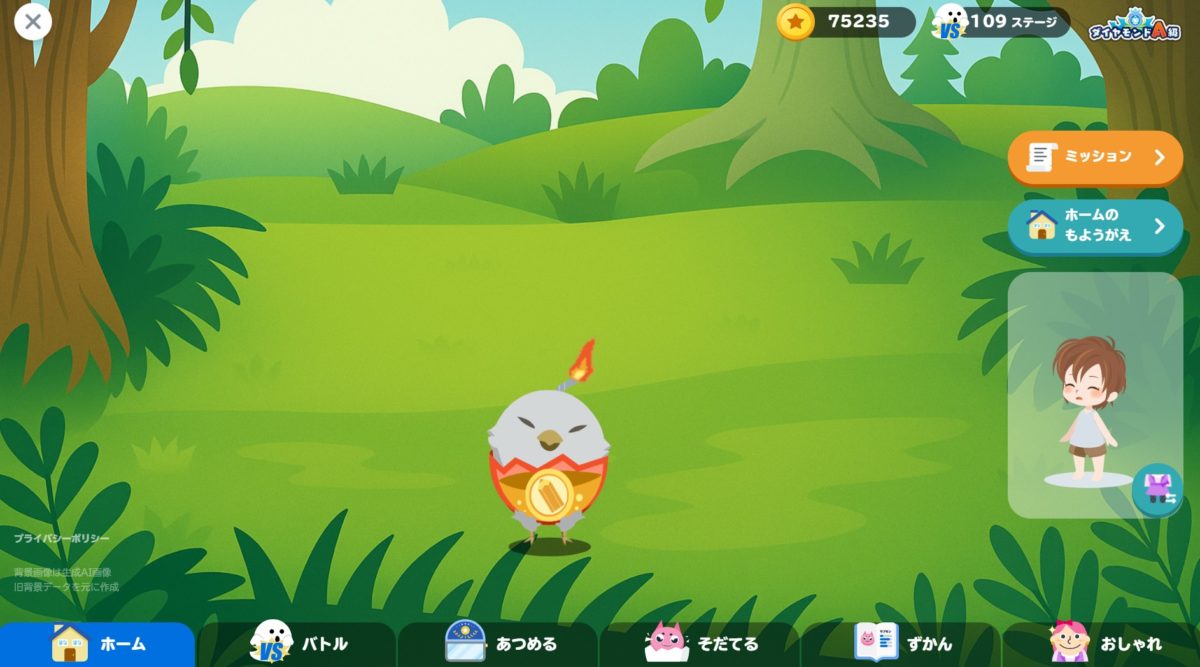Screen dimensions: 1200x667
Task: Open ホームのもようがえ home redecorate
Action: (1095, 226)
